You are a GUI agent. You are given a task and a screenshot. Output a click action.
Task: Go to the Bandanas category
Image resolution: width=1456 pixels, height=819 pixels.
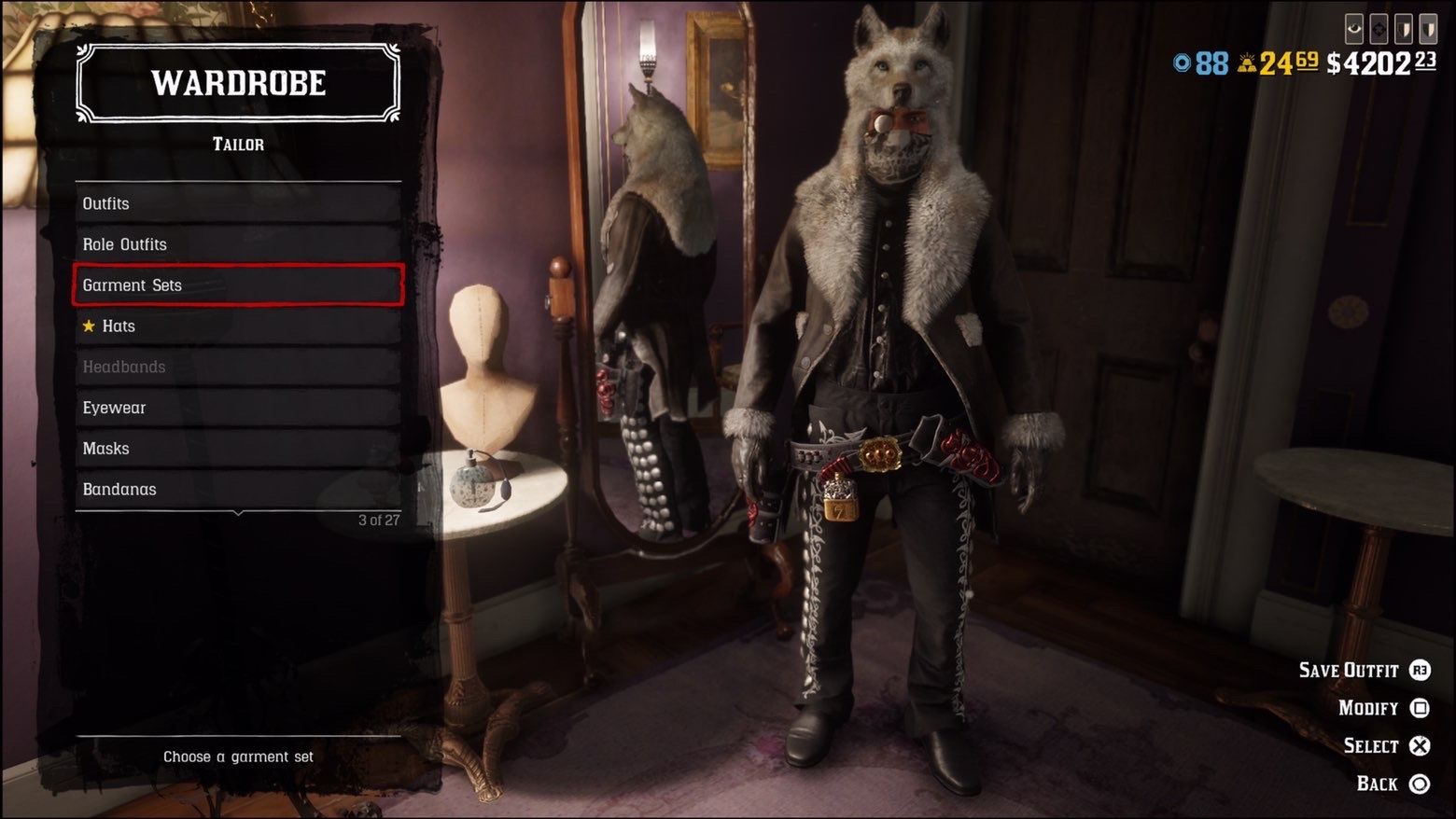coord(238,490)
